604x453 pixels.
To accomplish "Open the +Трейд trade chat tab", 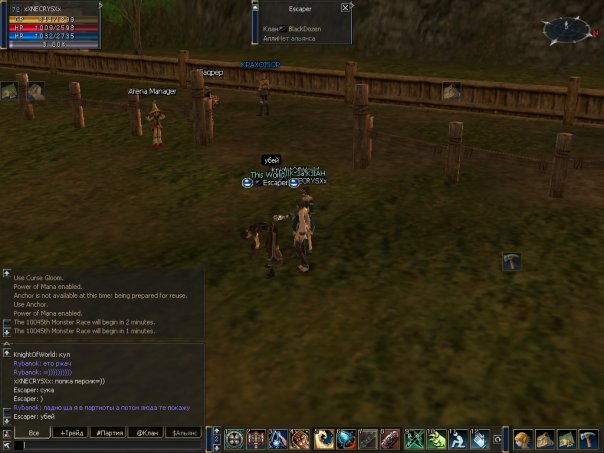I will click(72, 432).
